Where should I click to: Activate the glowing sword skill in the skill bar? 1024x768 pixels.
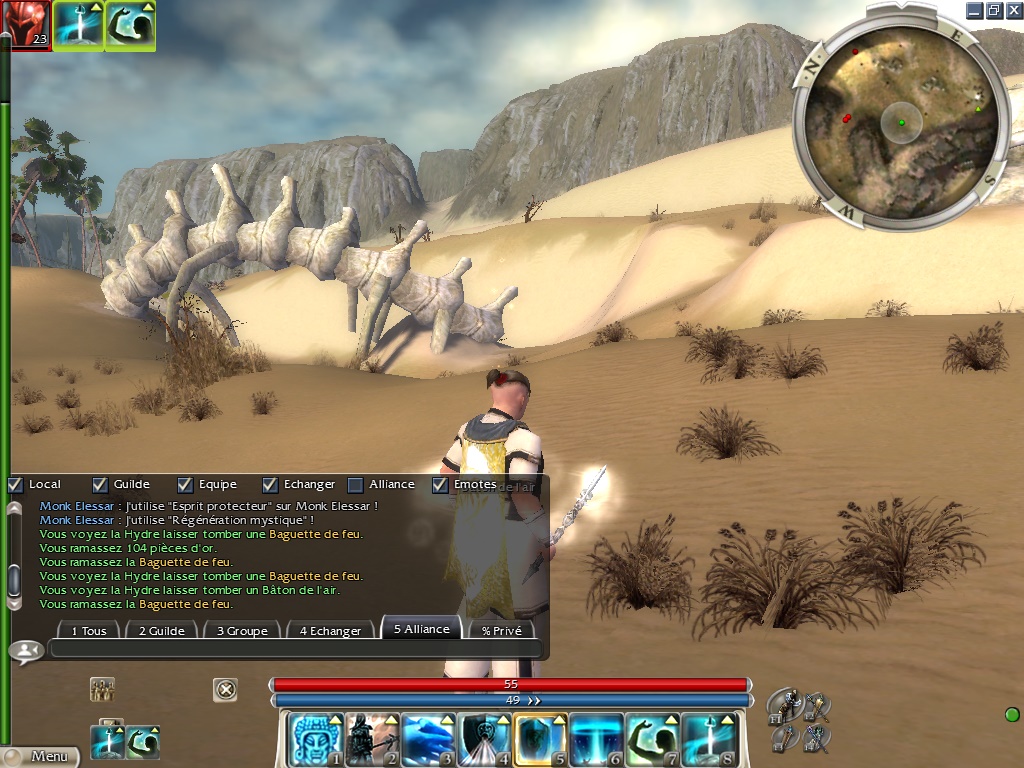[708, 739]
